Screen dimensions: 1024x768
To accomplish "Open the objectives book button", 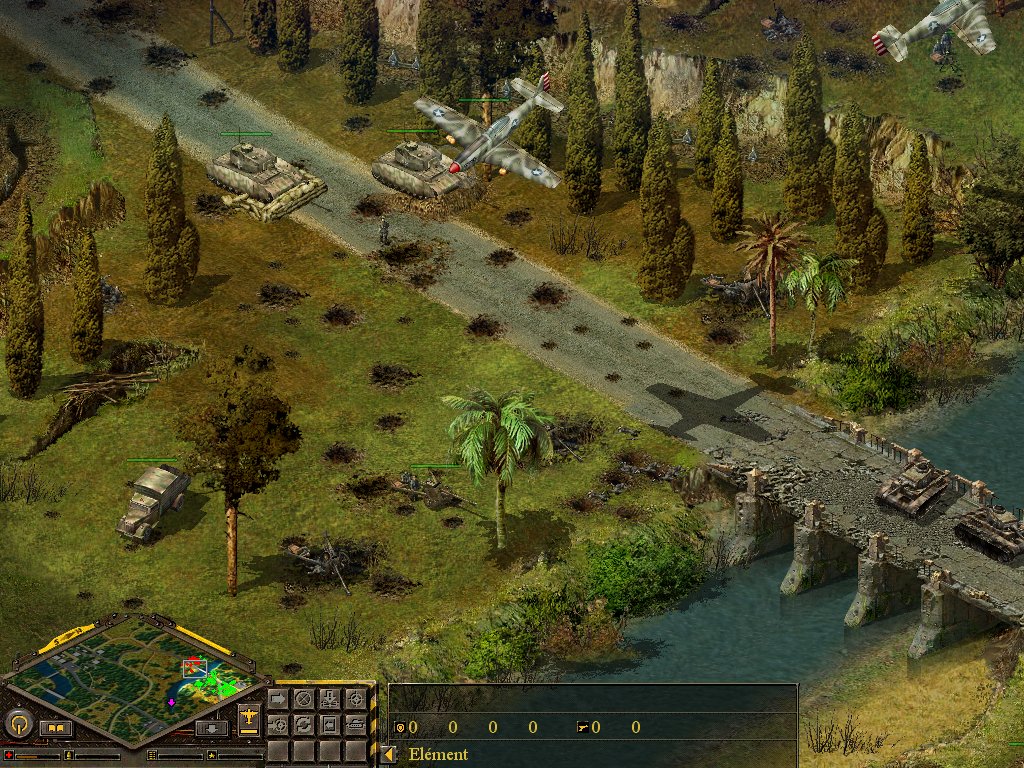I will pos(55,727).
